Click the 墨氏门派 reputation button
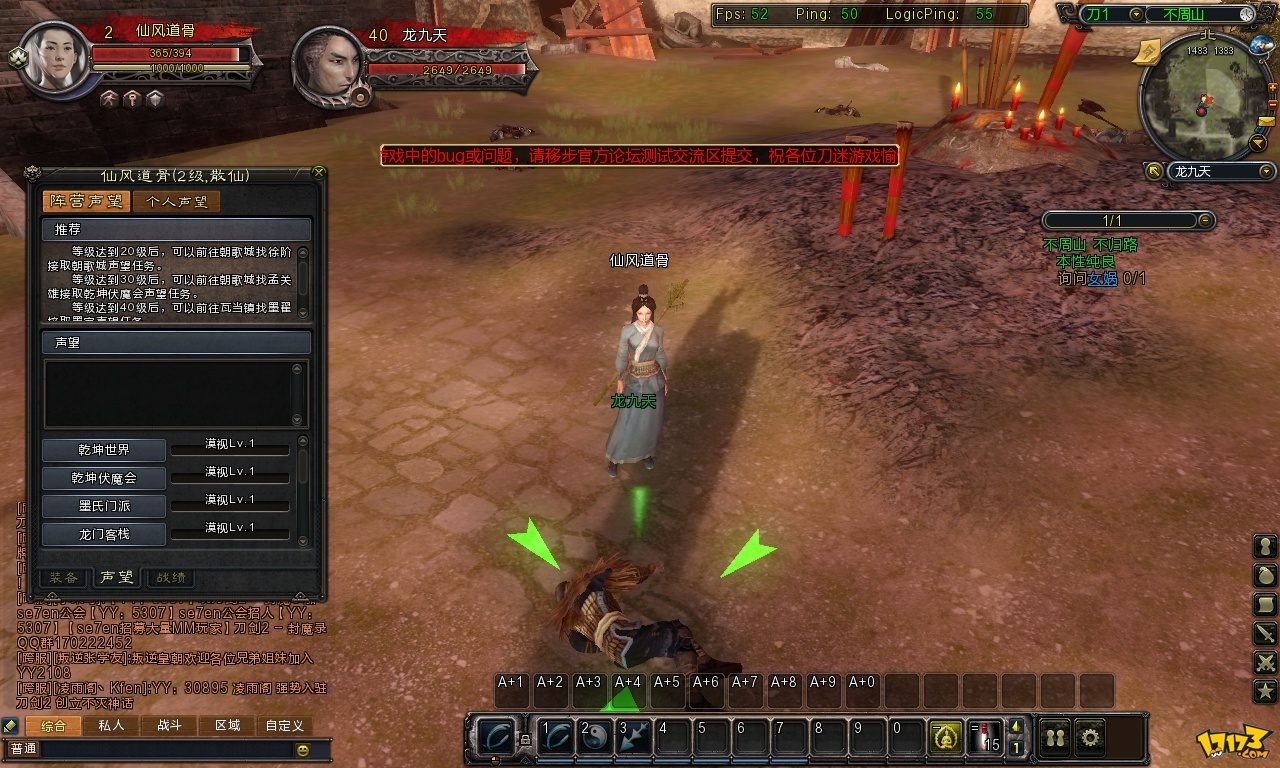This screenshot has height=768, width=1280. point(104,506)
